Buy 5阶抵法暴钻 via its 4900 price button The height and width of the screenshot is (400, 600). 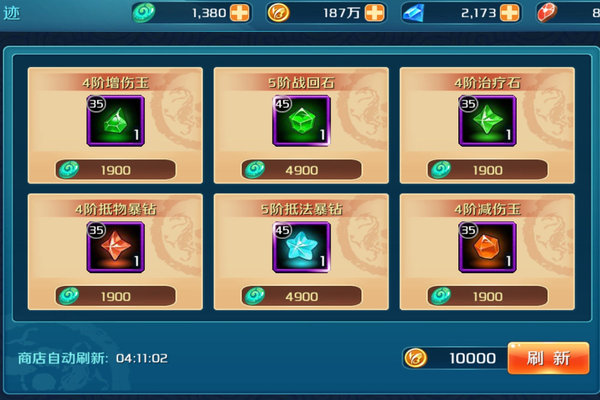301,296
